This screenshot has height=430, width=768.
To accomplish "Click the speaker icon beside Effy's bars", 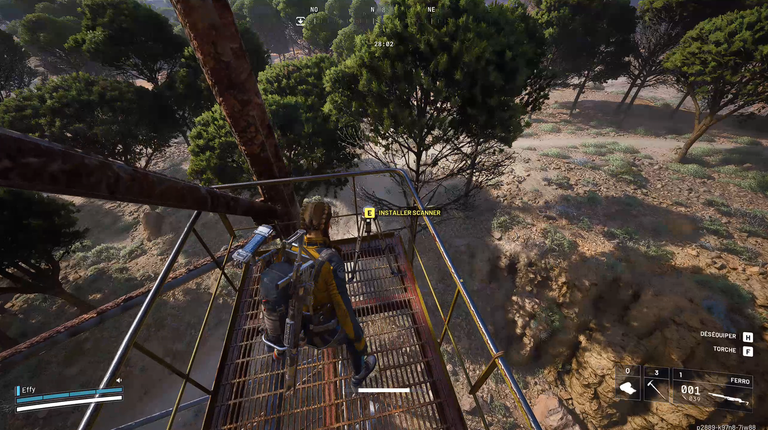I will click(119, 380).
